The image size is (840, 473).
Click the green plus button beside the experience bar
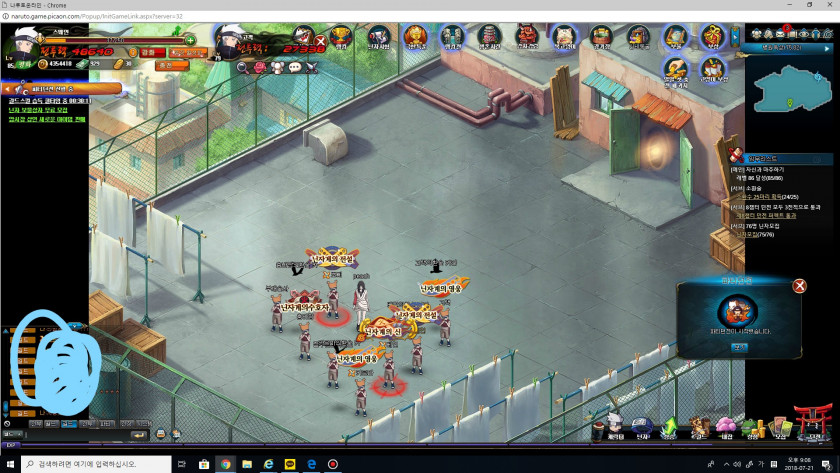pyautogui.click(x=190, y=39)
